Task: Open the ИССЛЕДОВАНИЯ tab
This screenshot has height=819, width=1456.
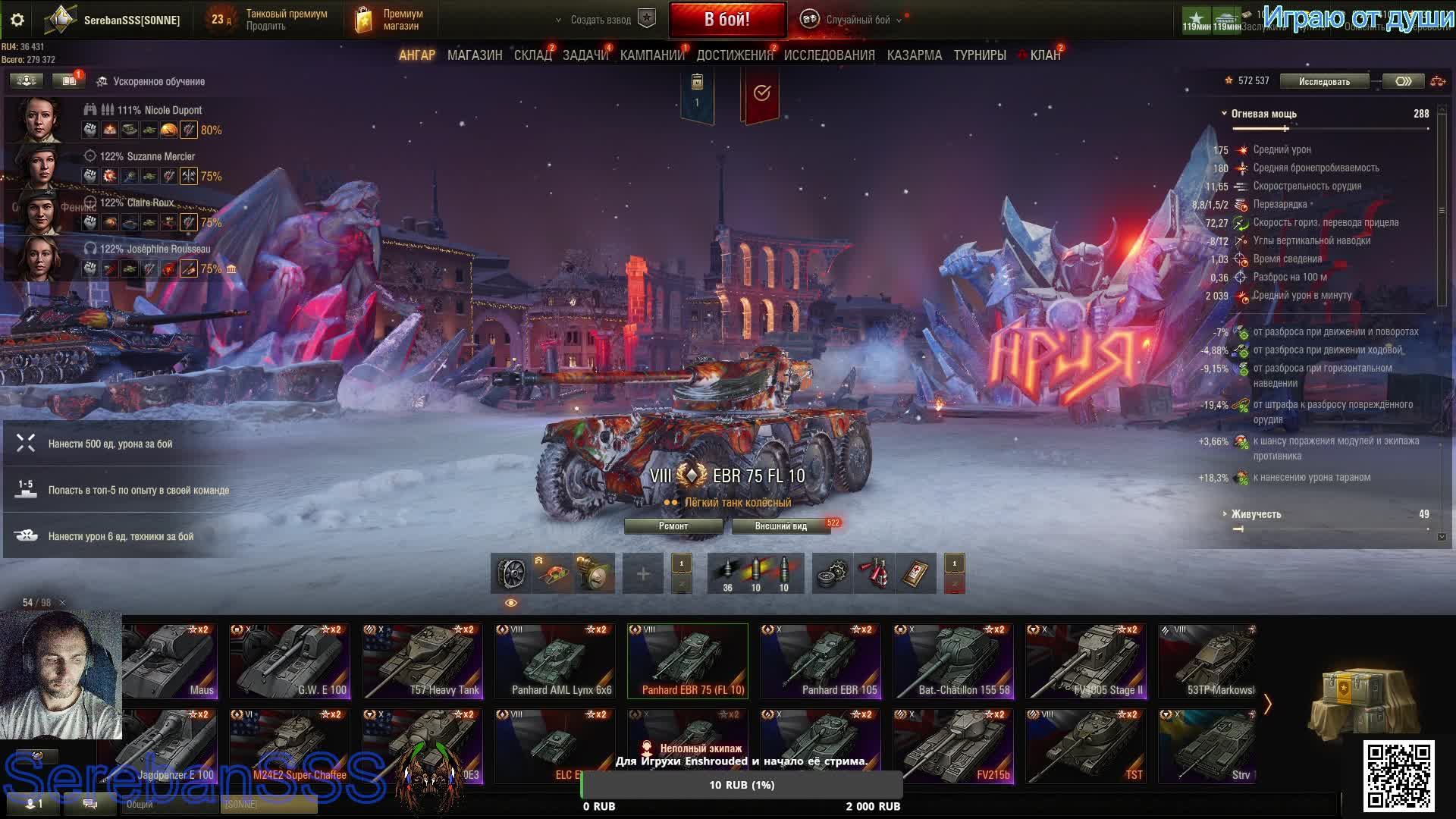Action: coord(829,55)
